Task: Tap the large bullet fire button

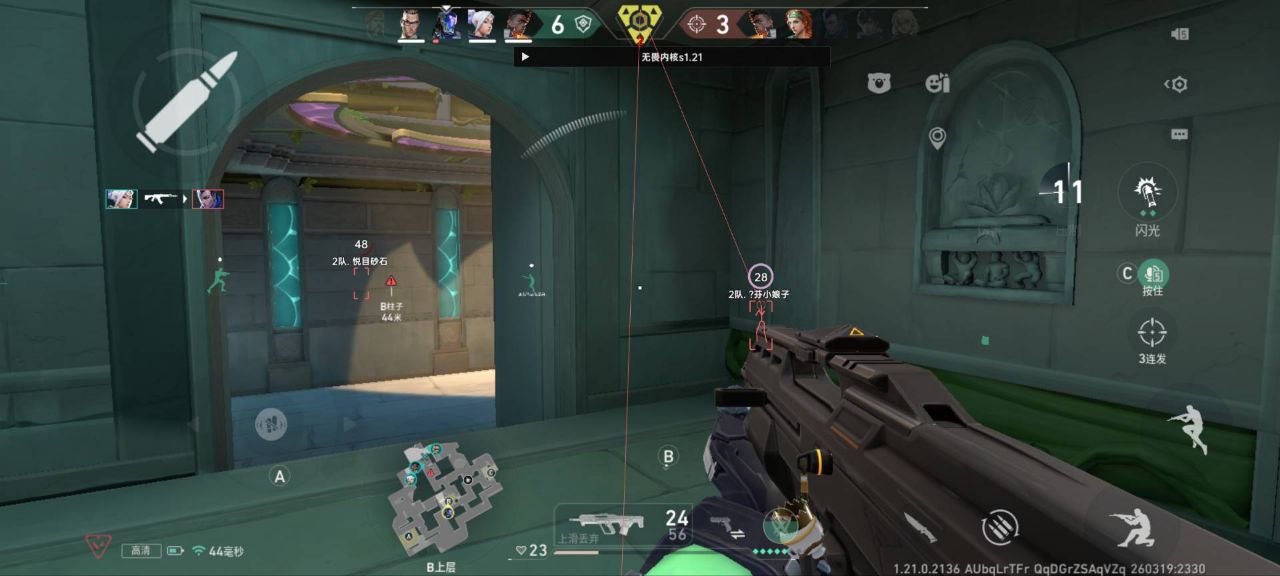Action: point(186,102)
